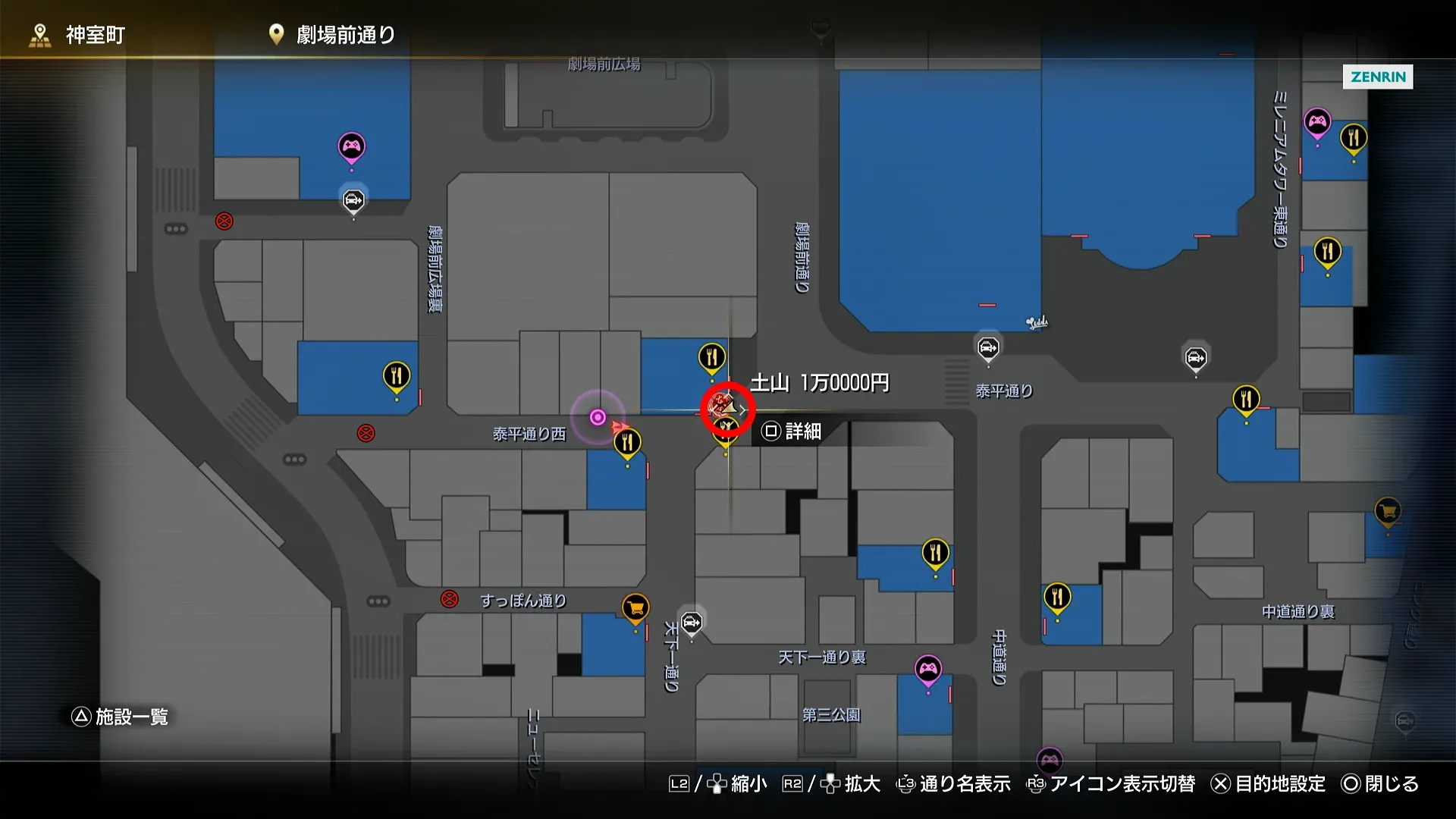1456x819 pixels.
Task: Click the taxi icon near 劇場前広場
Action: [353, 200]
